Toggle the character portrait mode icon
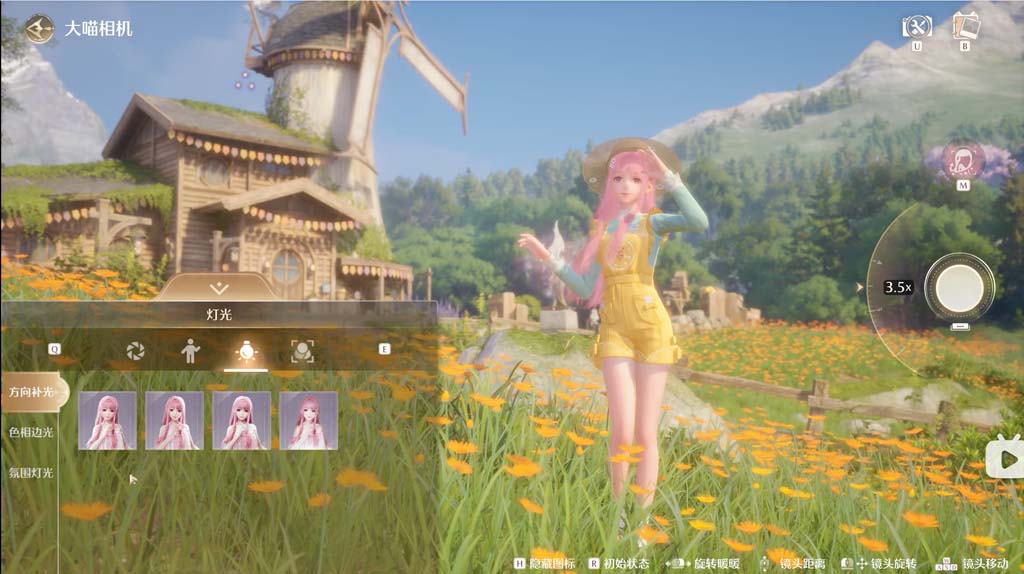The height and width of the screenshot is (574, 1024). (964, 161)
